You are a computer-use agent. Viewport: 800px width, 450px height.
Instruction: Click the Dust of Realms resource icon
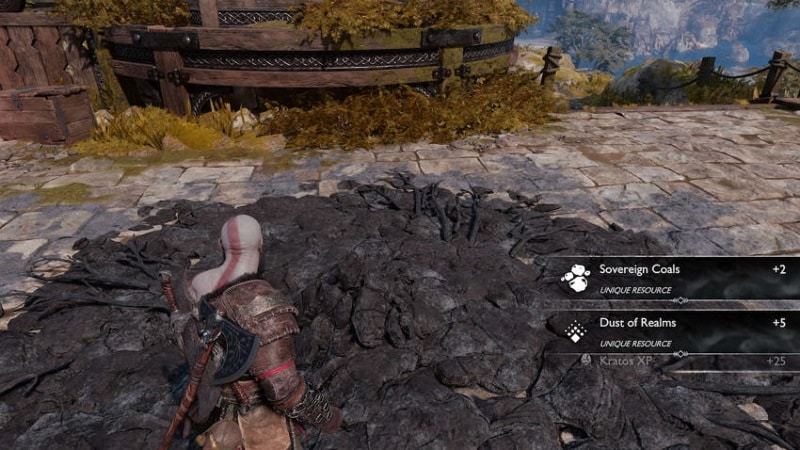coord(575,331)
